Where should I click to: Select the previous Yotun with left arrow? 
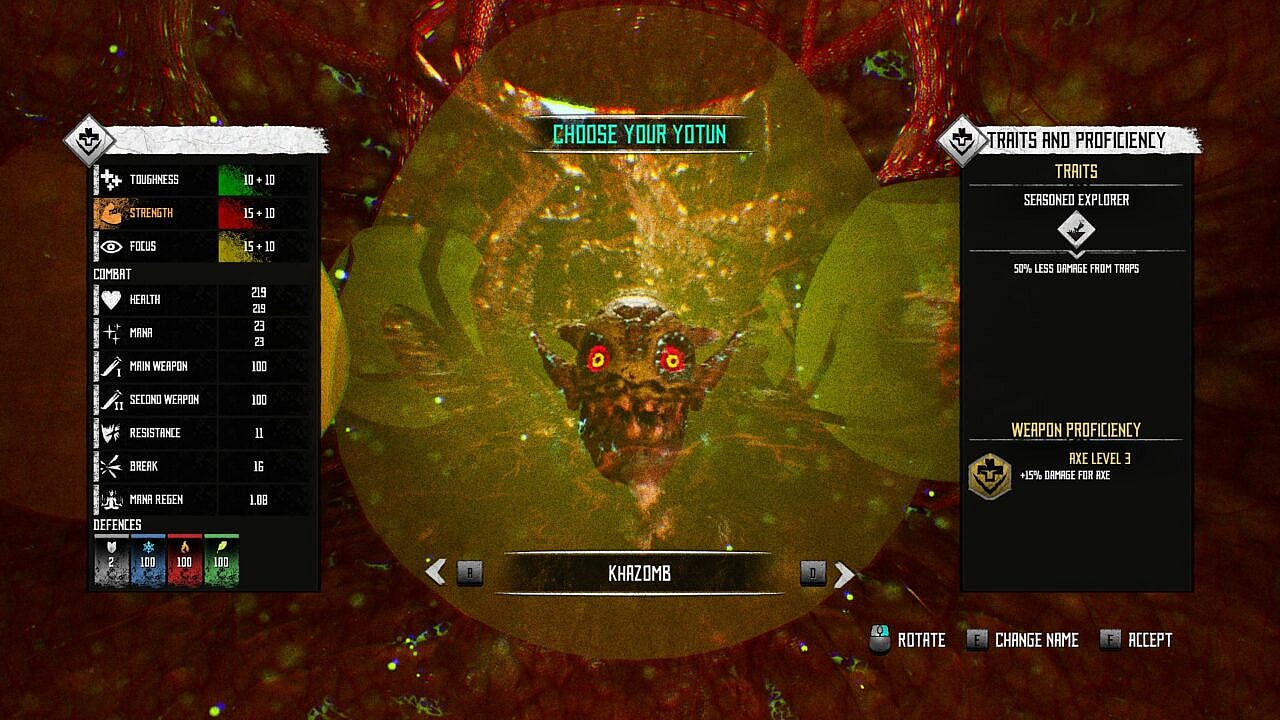436,572
